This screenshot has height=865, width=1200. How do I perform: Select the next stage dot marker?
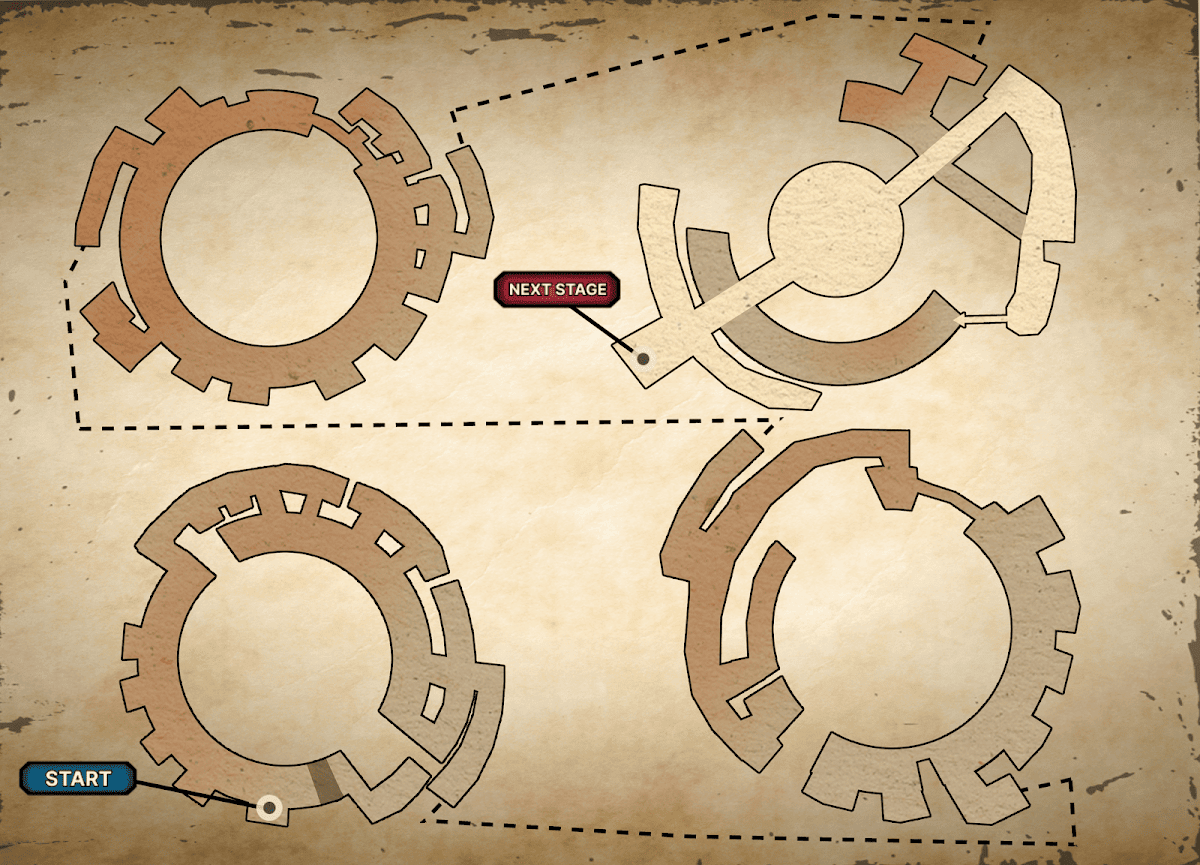point(644,358)
